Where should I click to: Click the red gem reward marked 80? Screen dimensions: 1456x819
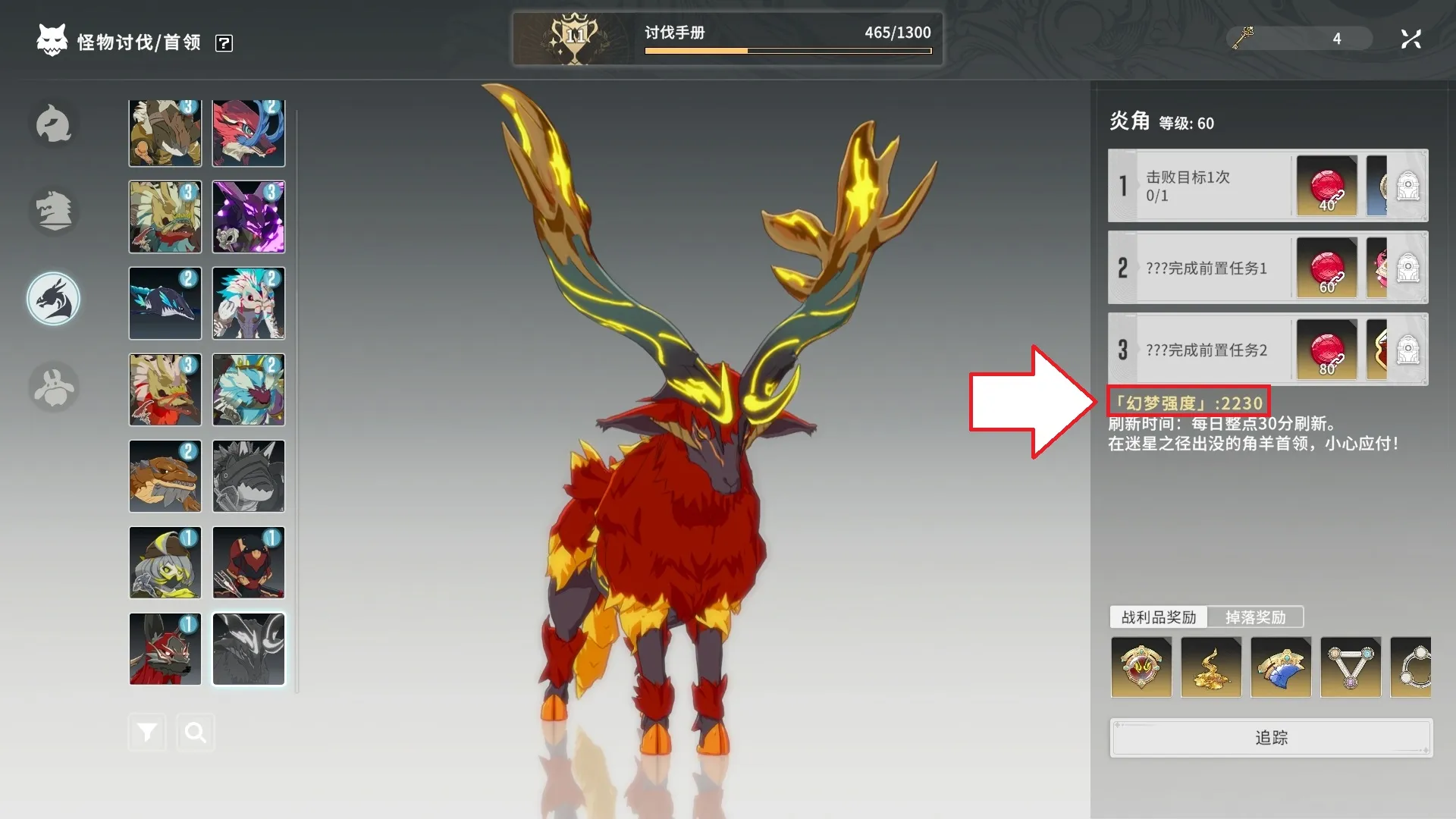(x=1326, y=350)
